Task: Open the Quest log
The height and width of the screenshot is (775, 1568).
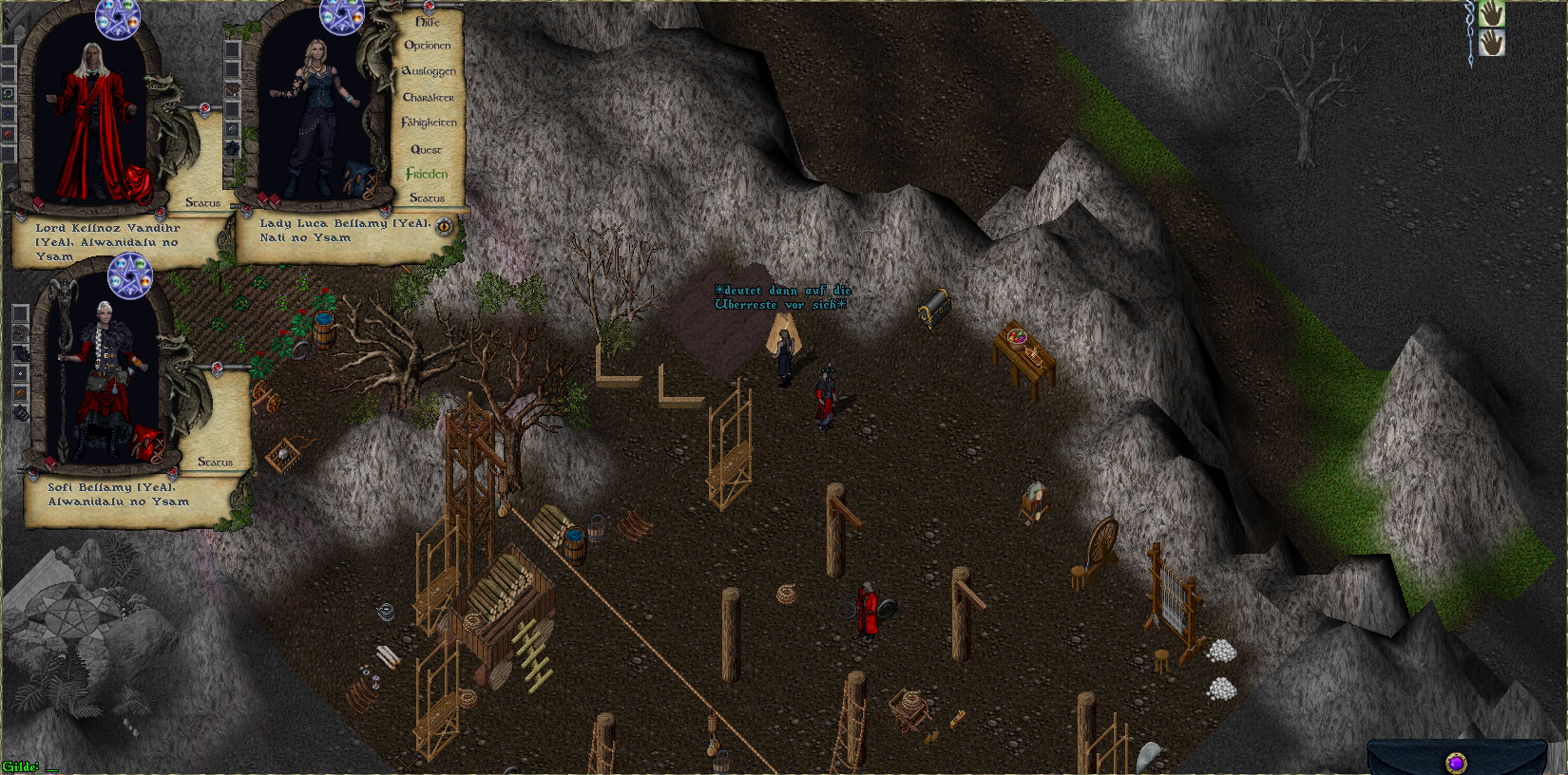Action: [x=426, y=149]
